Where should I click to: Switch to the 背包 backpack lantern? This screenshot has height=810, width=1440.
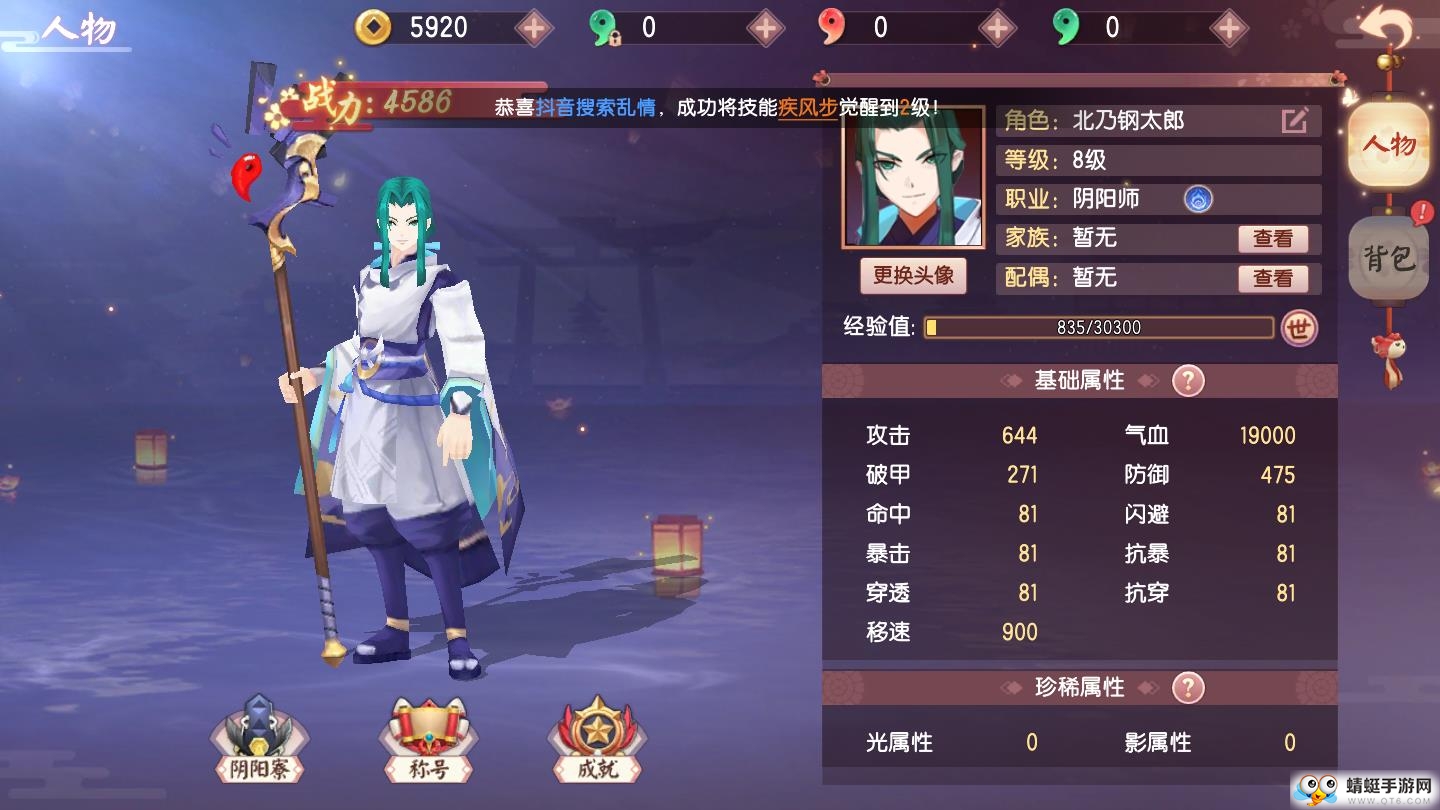(x=1390, y=258)
